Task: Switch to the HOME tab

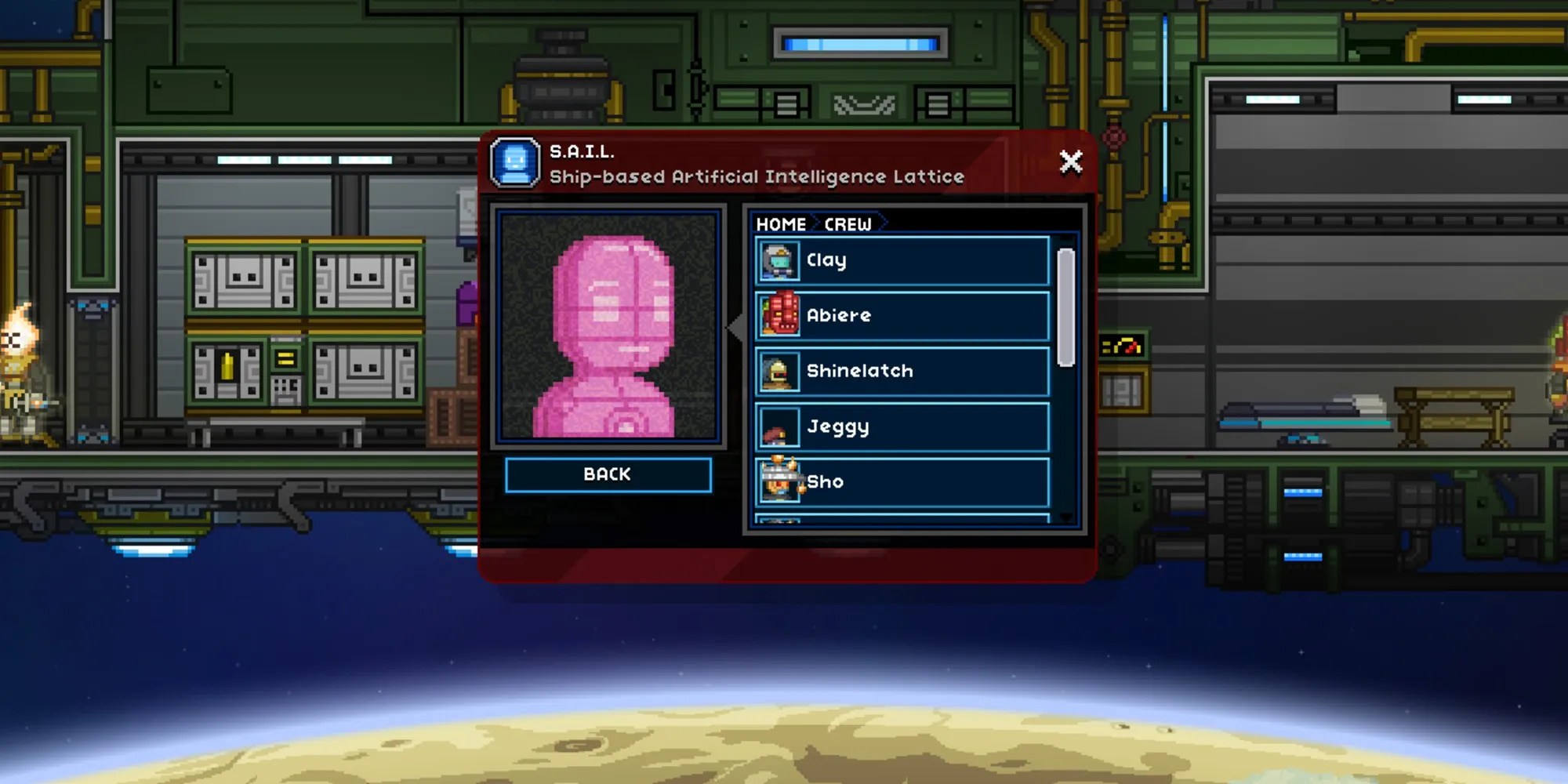Action: [781, 224]
